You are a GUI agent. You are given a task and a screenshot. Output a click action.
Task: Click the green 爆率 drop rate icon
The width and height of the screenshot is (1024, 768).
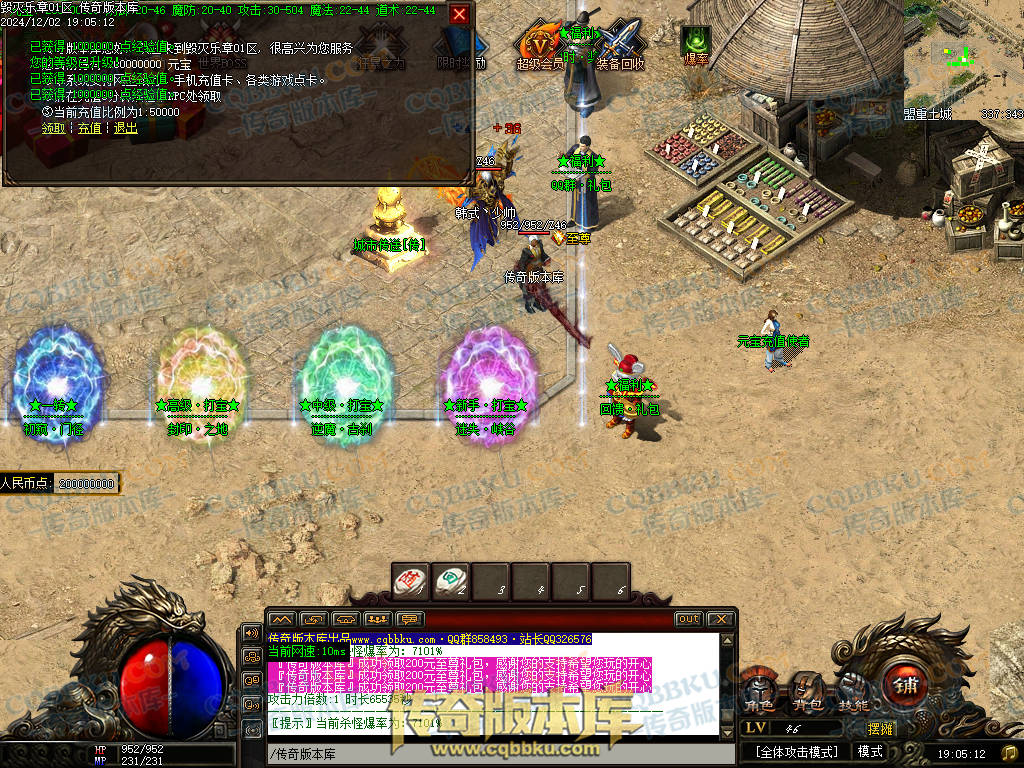pos(695,44)
